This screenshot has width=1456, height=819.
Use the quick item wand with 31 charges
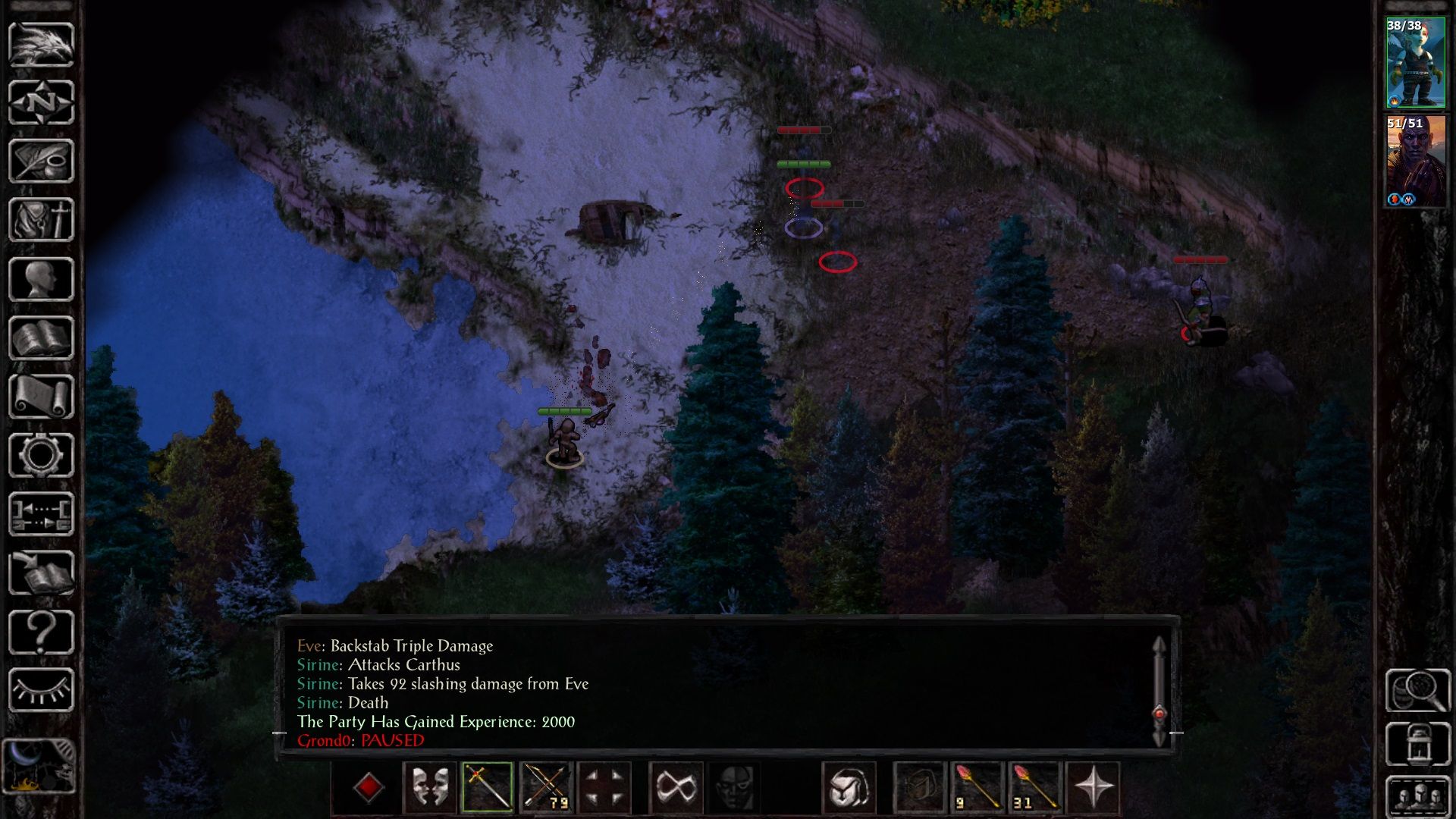[x=1034, y=787]
